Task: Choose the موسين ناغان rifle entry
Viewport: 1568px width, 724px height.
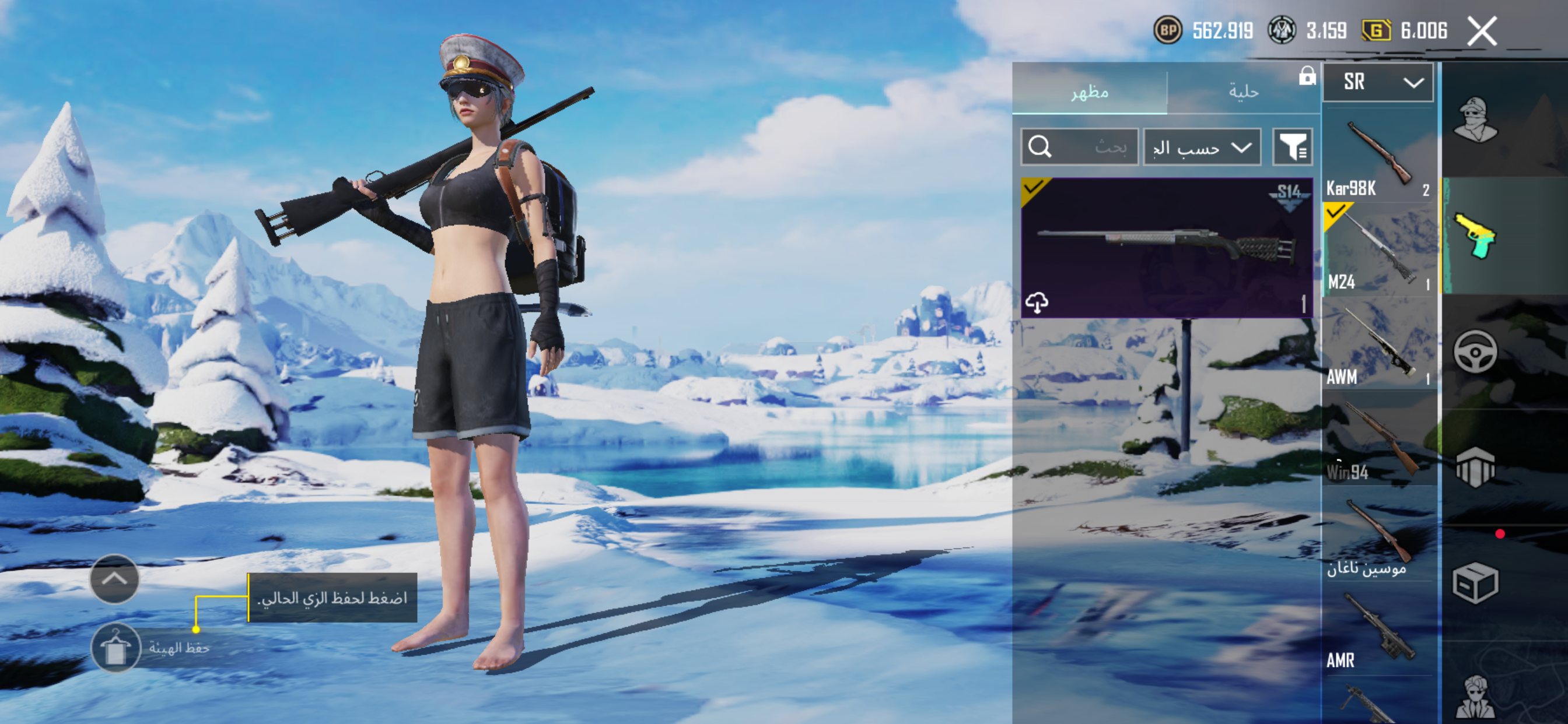Action: click(x=1378, y=534)
